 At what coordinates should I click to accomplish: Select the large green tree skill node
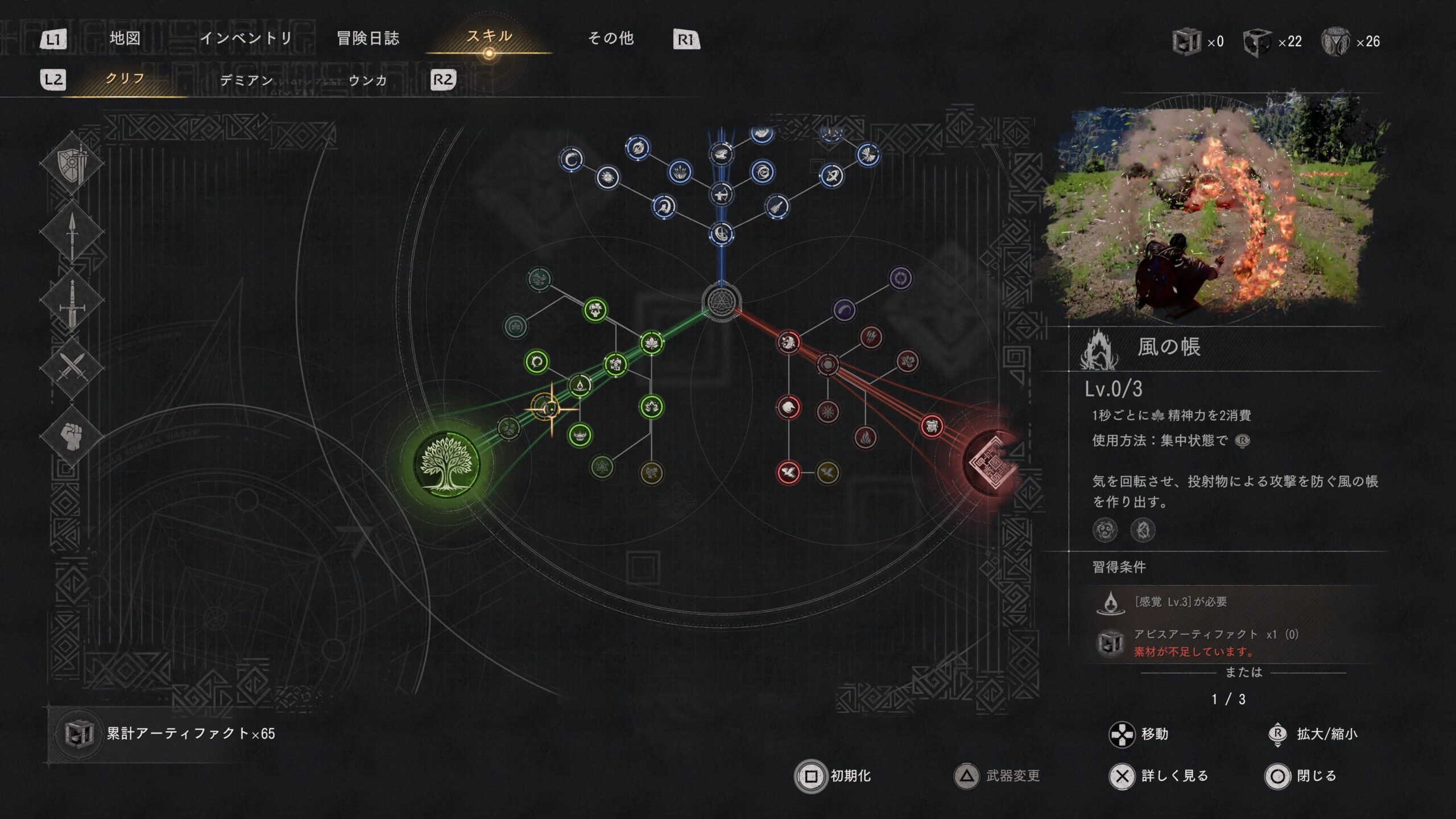point(446,464)
